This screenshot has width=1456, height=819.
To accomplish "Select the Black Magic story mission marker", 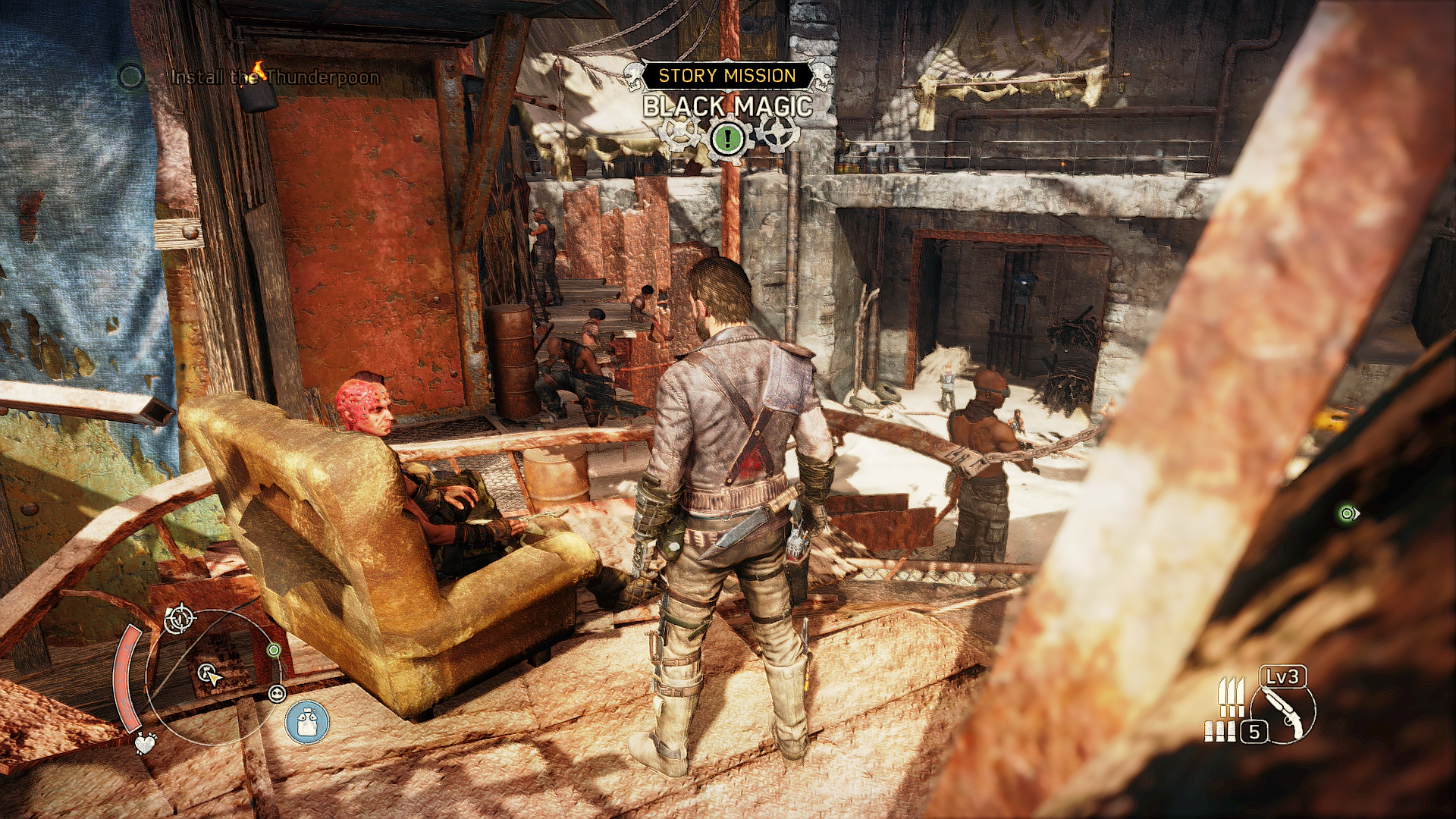I will (727, 106).
